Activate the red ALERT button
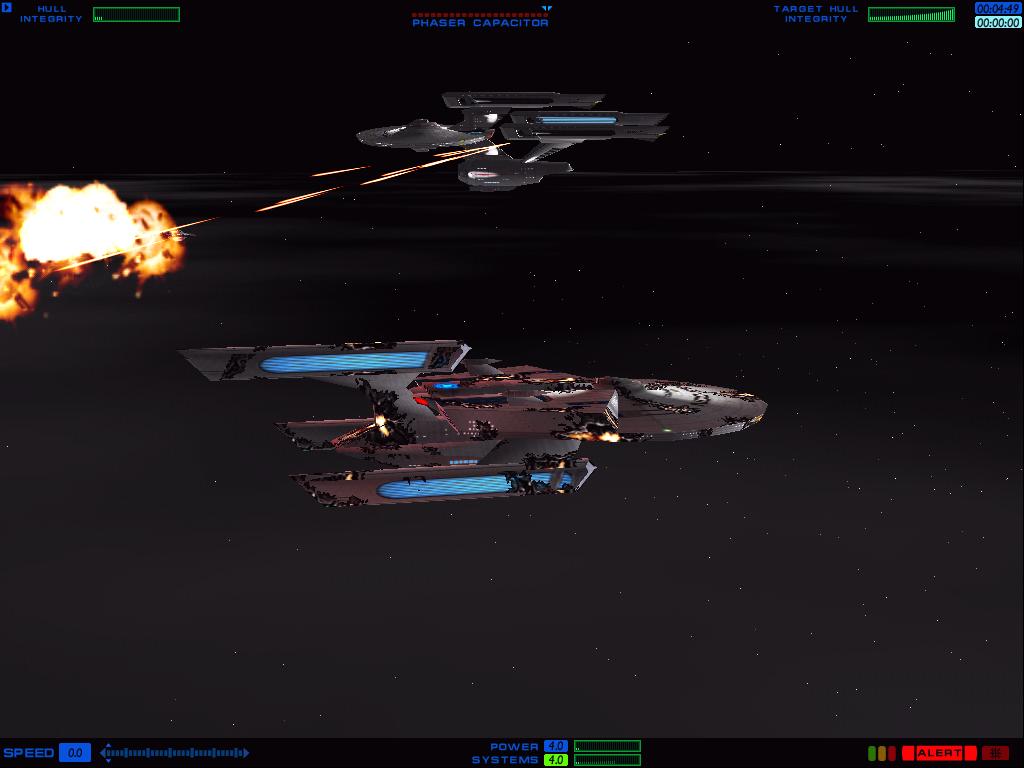The height and width of the screenshot is (768, 1024). pos(939,753)
